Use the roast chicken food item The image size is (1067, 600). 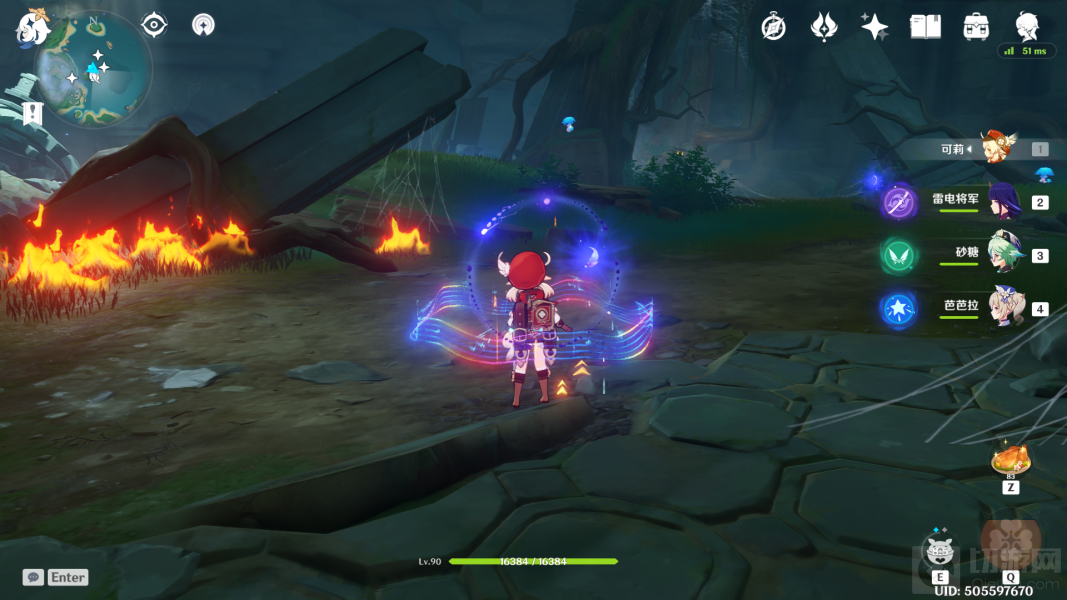(1010, 461)
